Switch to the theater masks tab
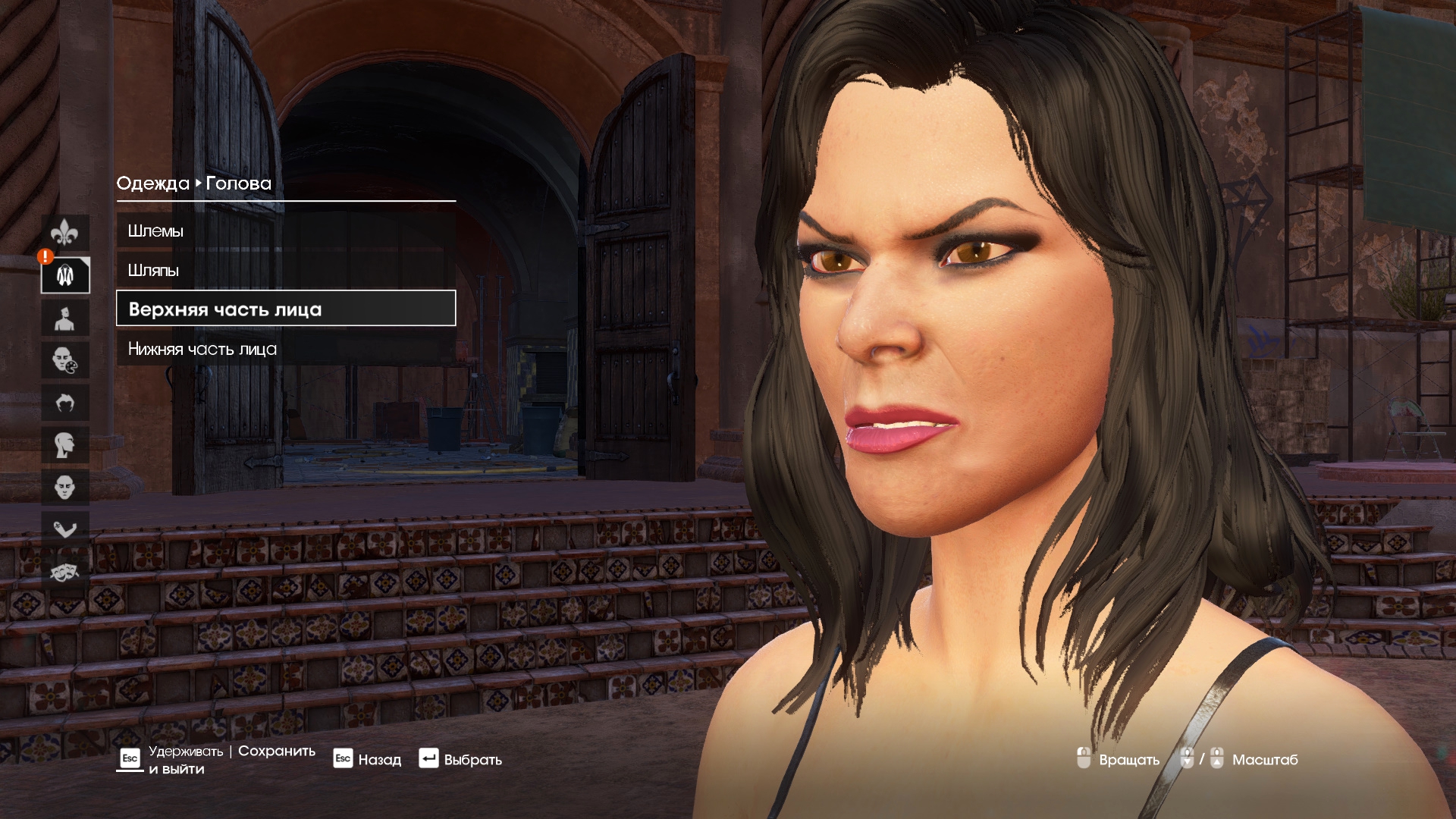 point(65,571)
